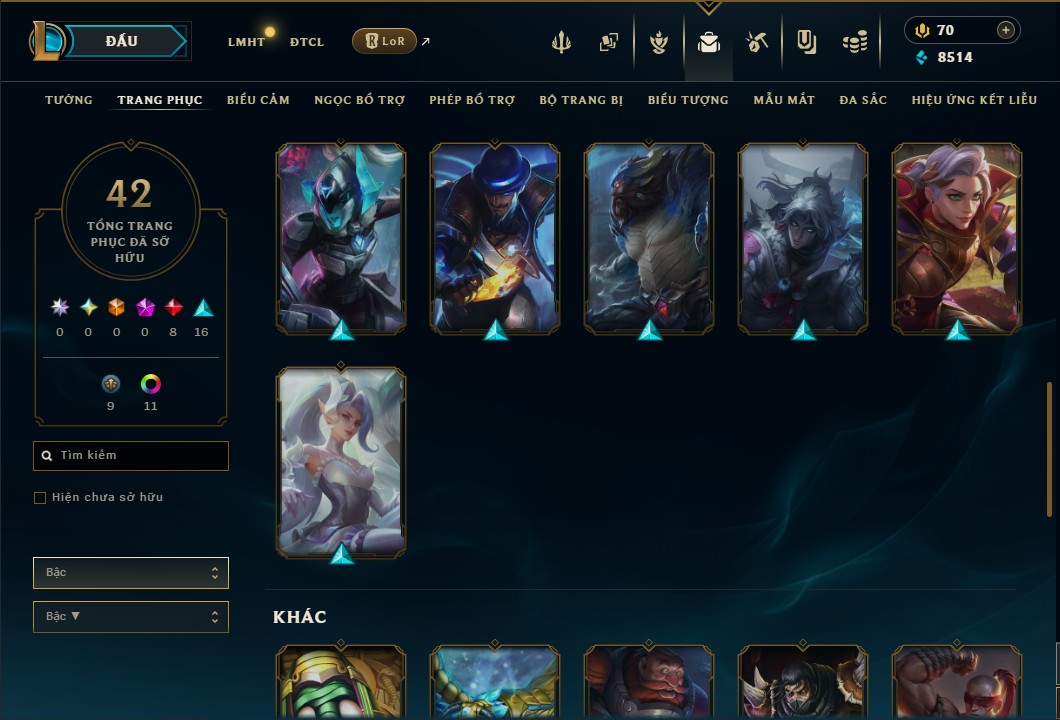
Task: Switch to the TƯỚNG tab
Action: [x=69, y=100]
